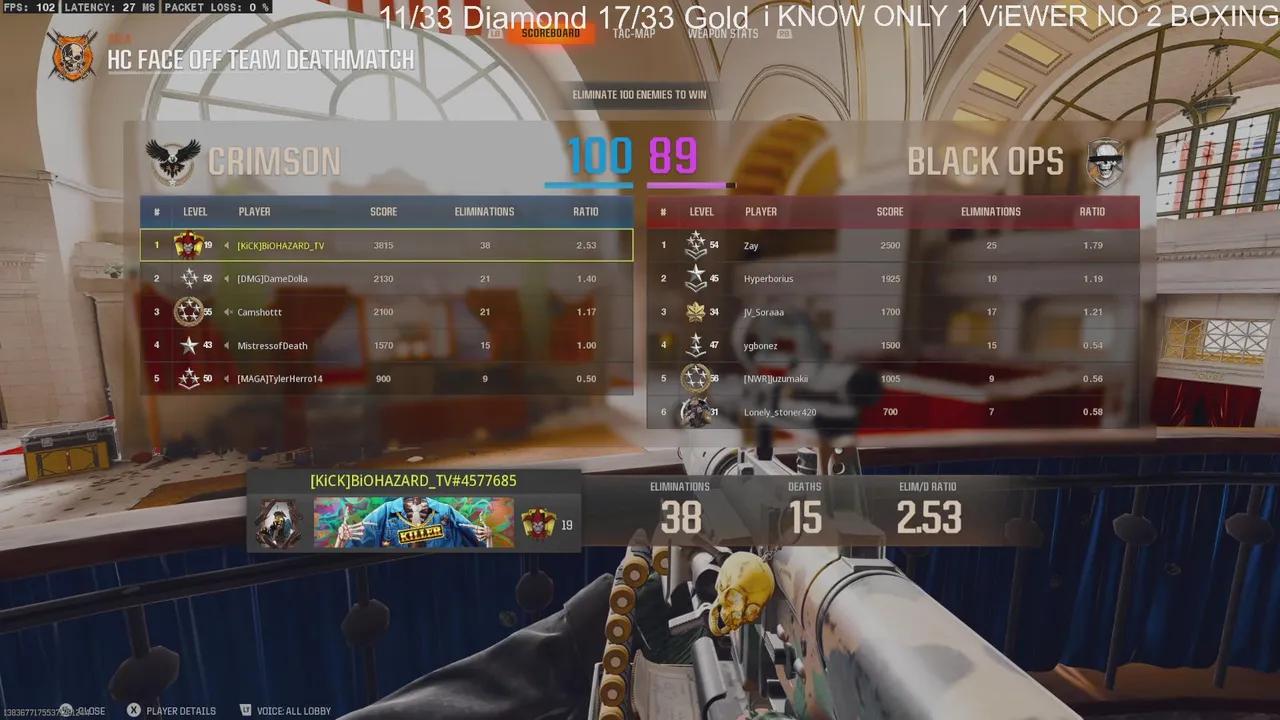
Task: Click the Crimson score progress bar under 100
Action: click(x=588, y=184)
